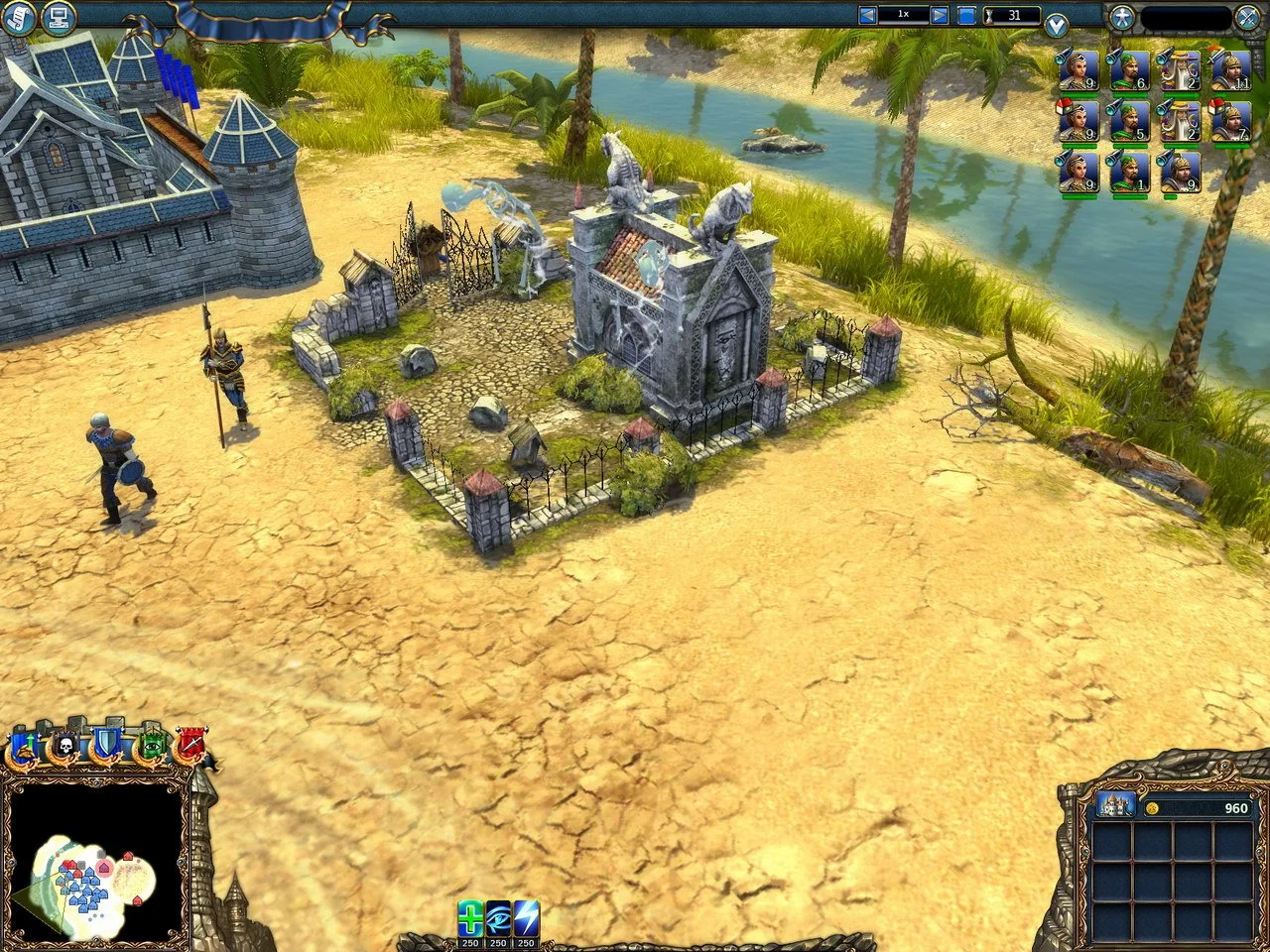Open the population panel via figure icon
Image resolution: width=1270 pixels, height=952 pixels.
[1124, 15]
